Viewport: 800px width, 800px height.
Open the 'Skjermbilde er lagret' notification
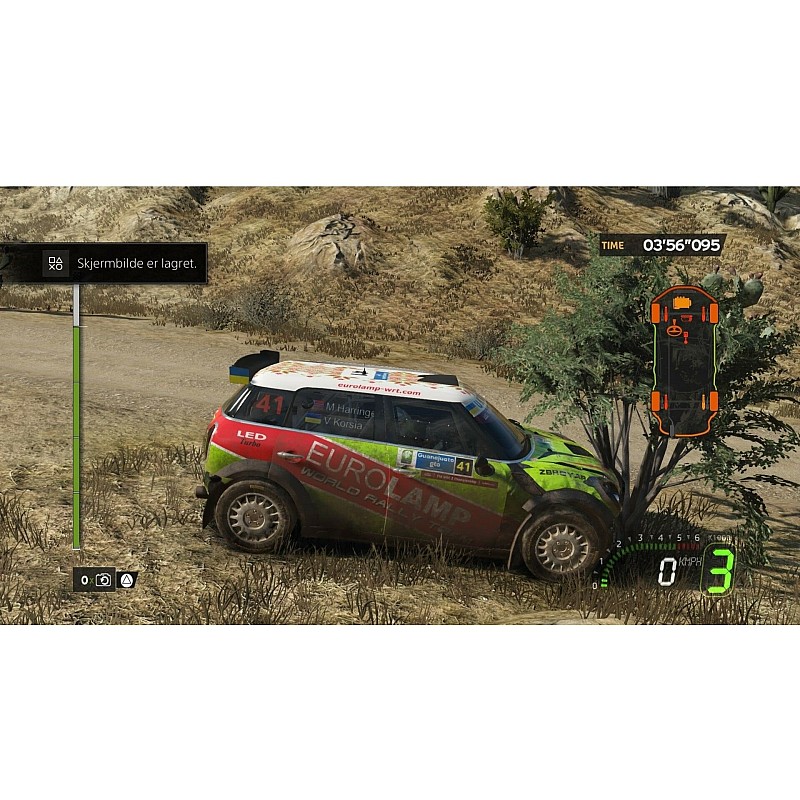point(108,264)
